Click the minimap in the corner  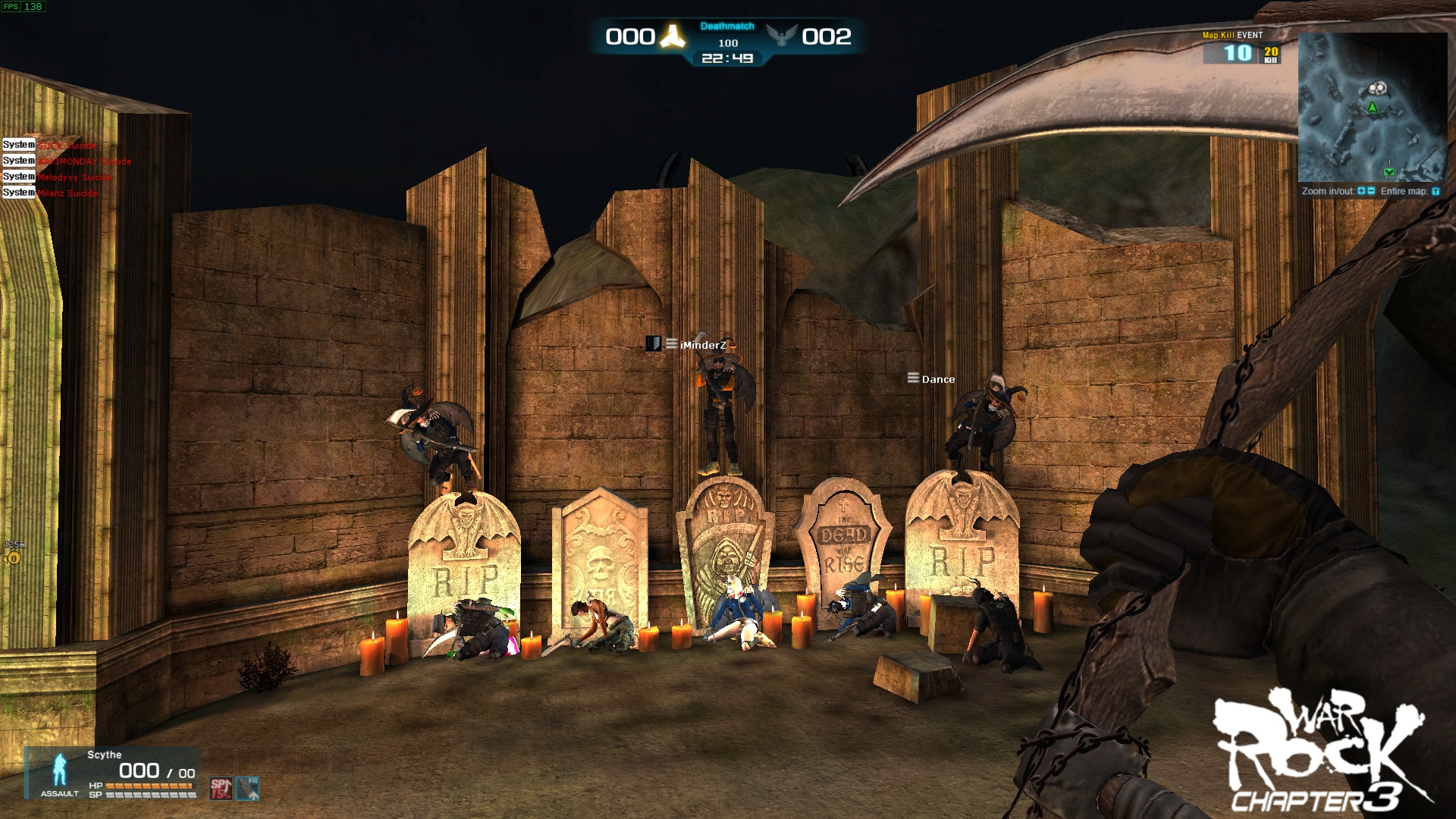pos(1373,108)
